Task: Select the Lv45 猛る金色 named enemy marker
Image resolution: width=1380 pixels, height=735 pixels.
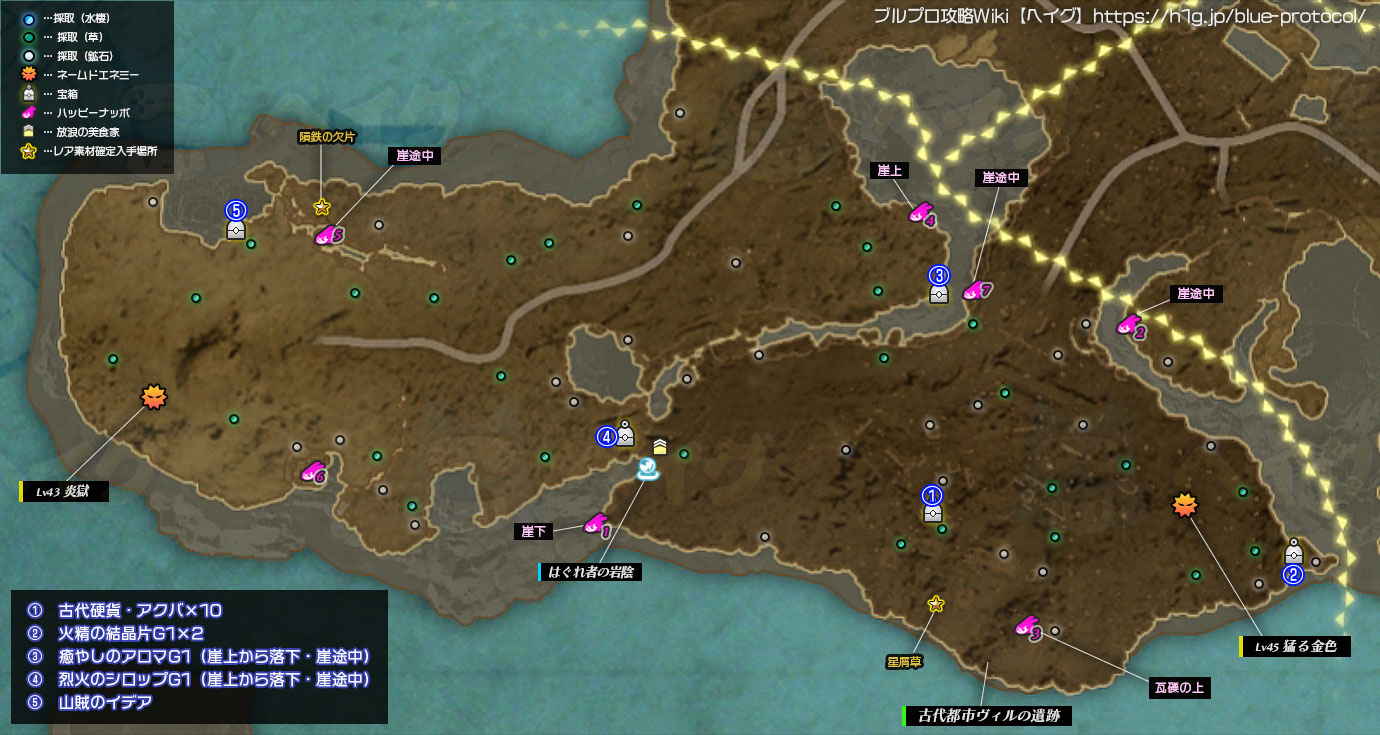Action: point(1185,506)
